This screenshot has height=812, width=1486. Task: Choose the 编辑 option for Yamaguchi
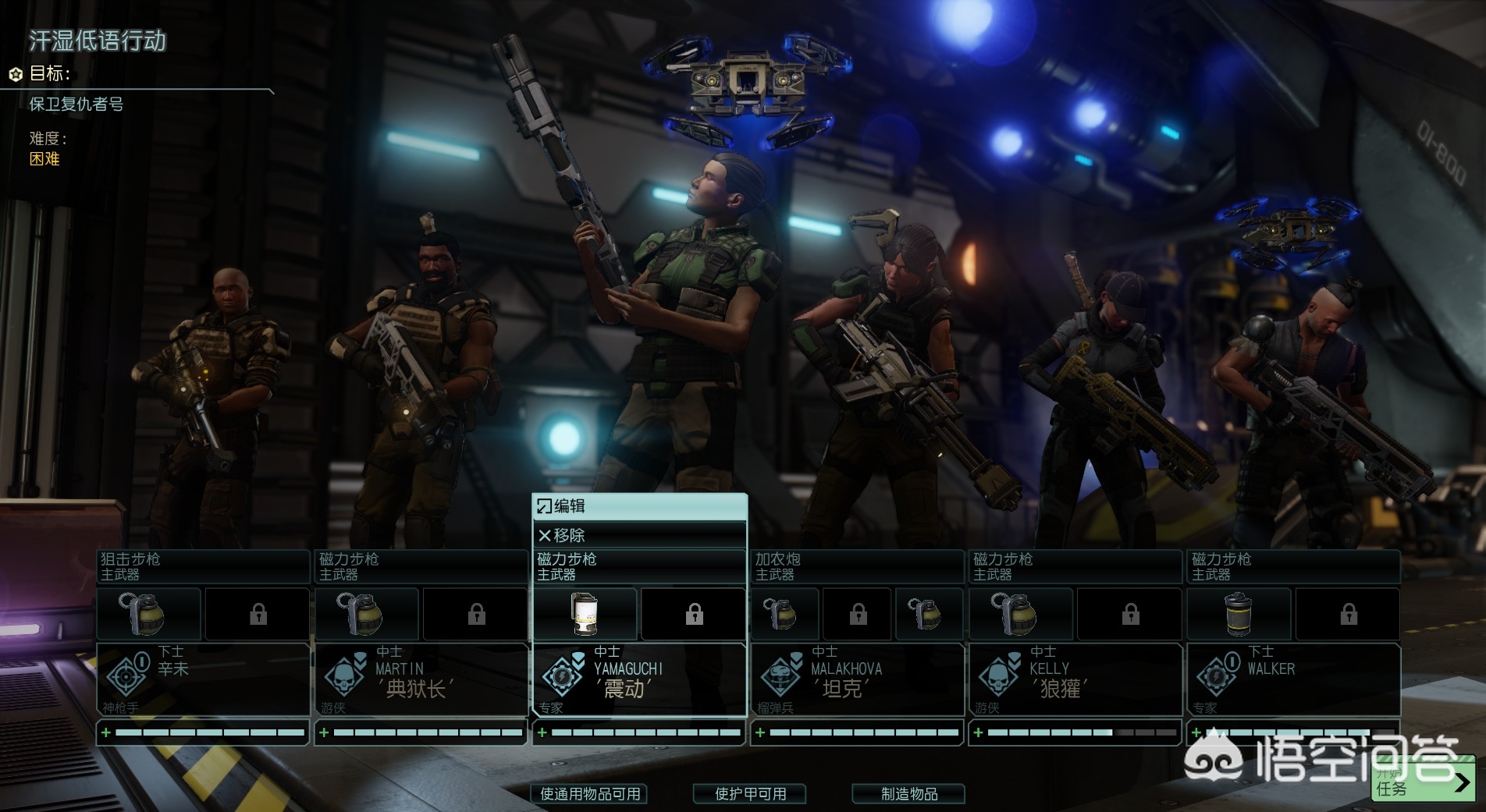638,506
